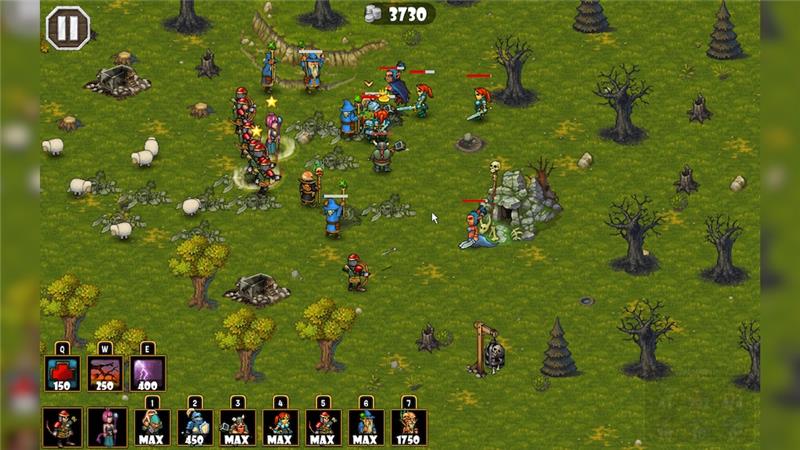800x450 pixels.
Task: Select the pink-haired sorceress hero portrait
Action: pos(105,427)
